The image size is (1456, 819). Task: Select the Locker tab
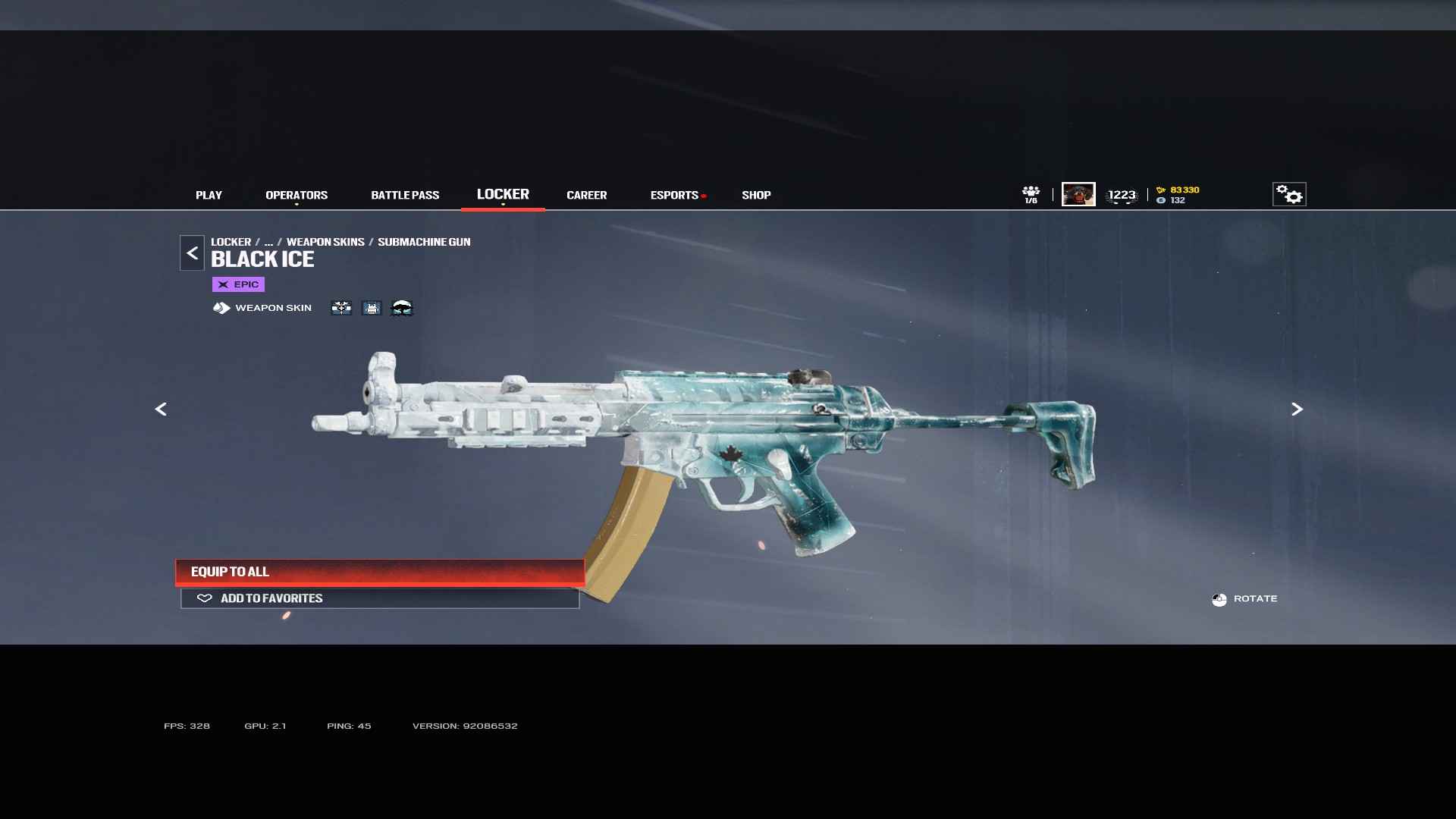(x=503, y=194)
